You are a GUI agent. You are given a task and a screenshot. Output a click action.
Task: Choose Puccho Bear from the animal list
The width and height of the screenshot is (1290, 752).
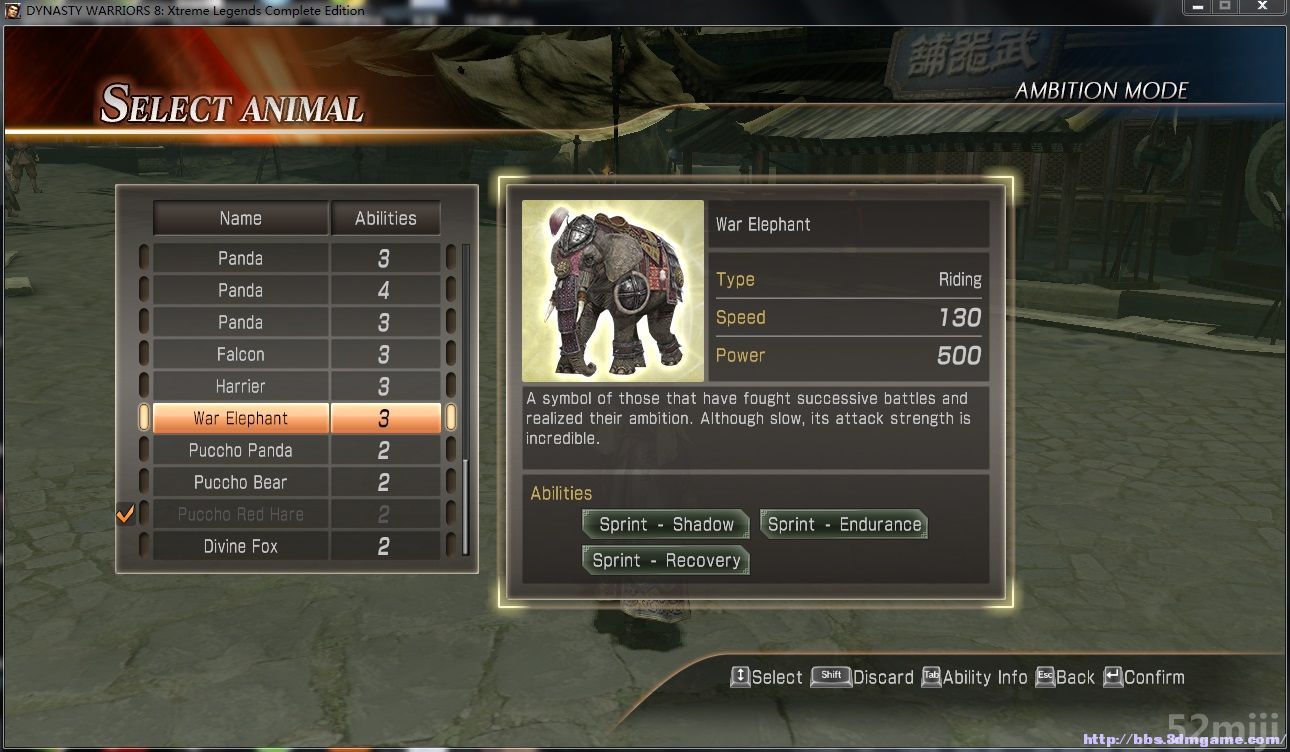click(241, 483)
